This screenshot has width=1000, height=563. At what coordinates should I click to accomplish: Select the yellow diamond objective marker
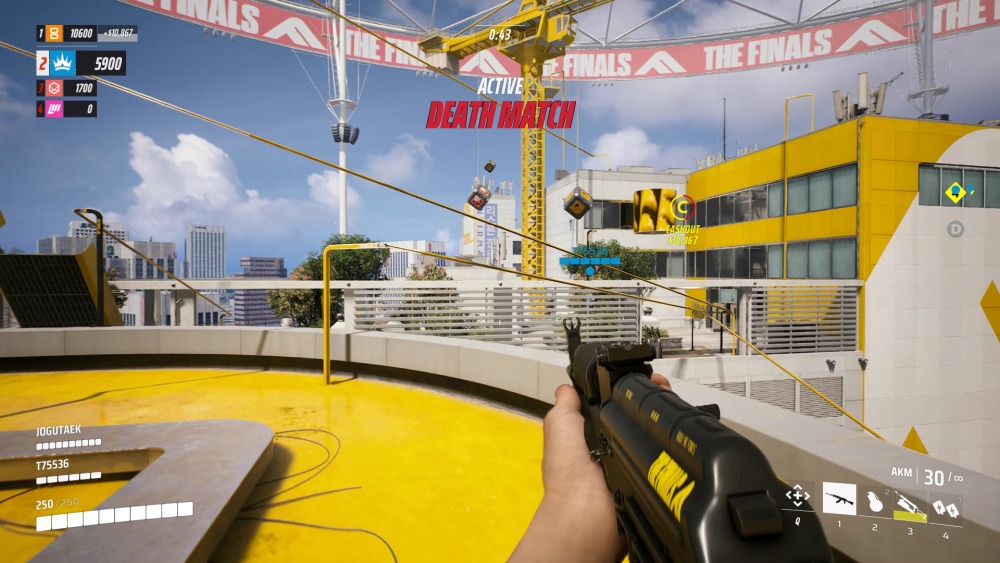(x=956, y=192)
